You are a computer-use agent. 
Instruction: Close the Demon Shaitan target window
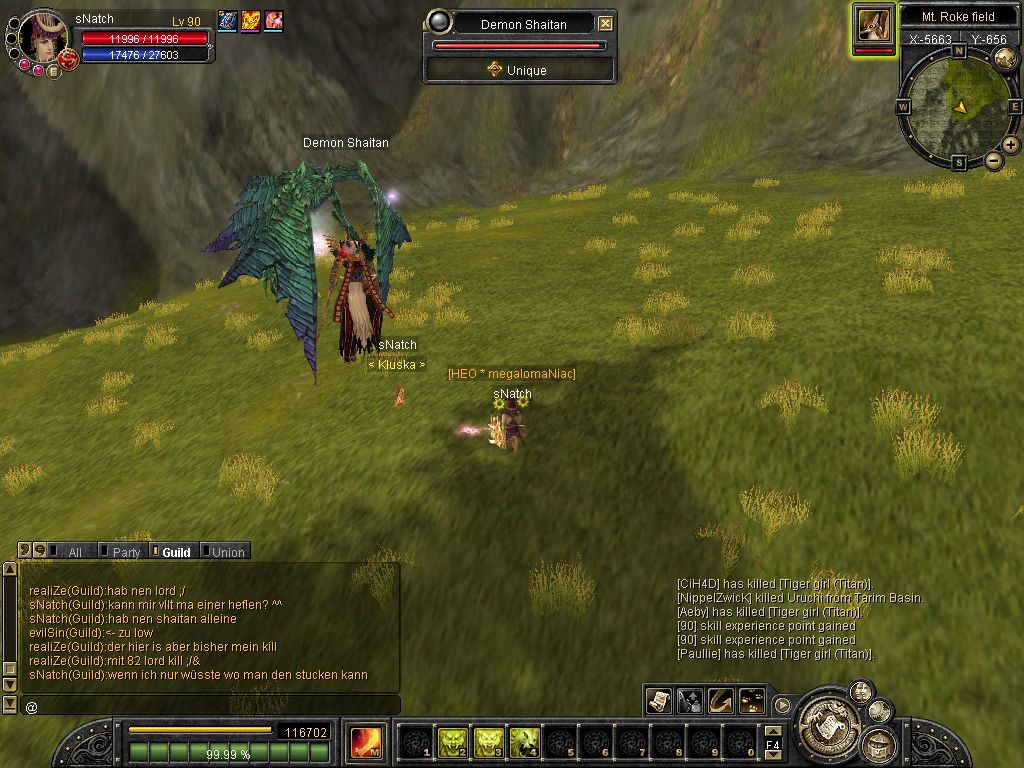(x=606, y=24)
